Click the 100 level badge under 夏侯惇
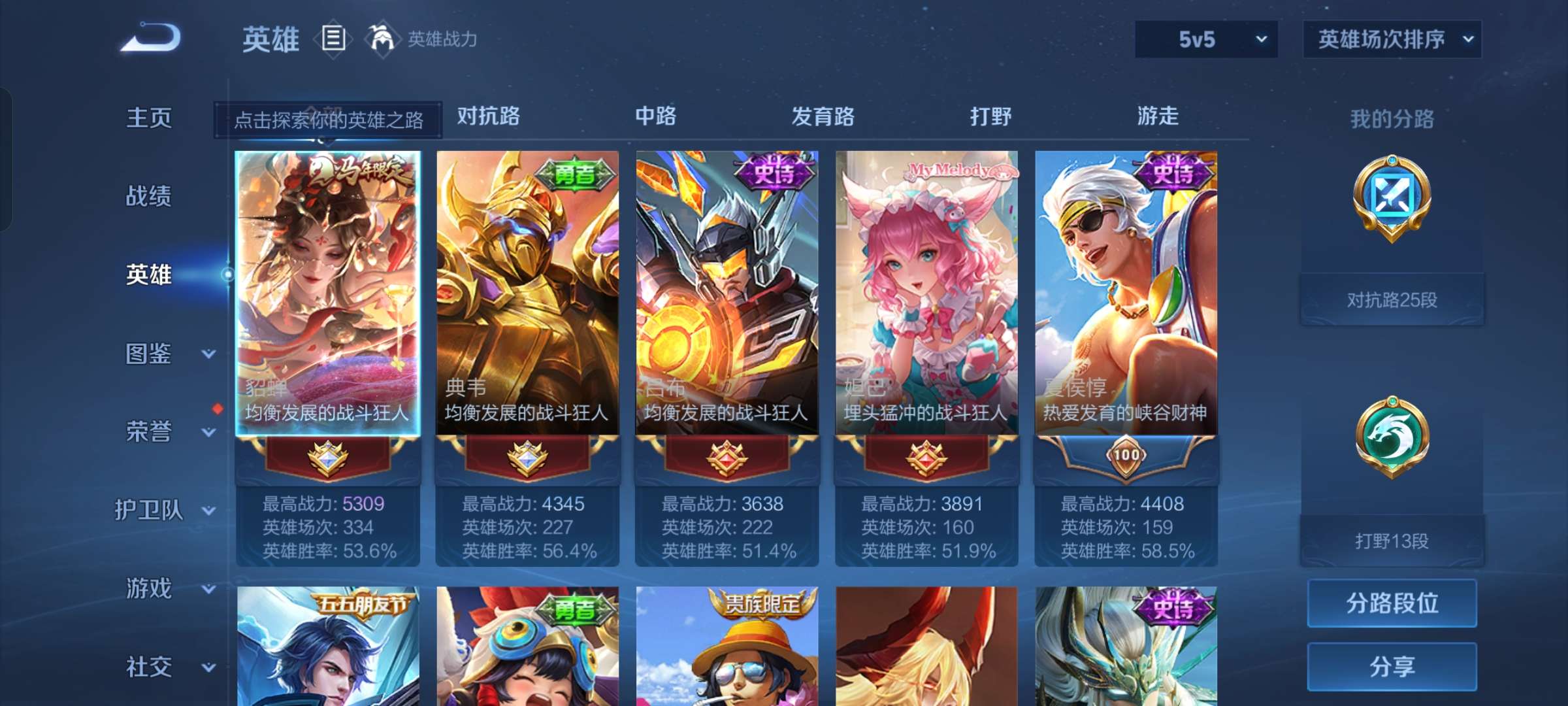Screen dimensions: 1568x706 (x=1127, y=458)
